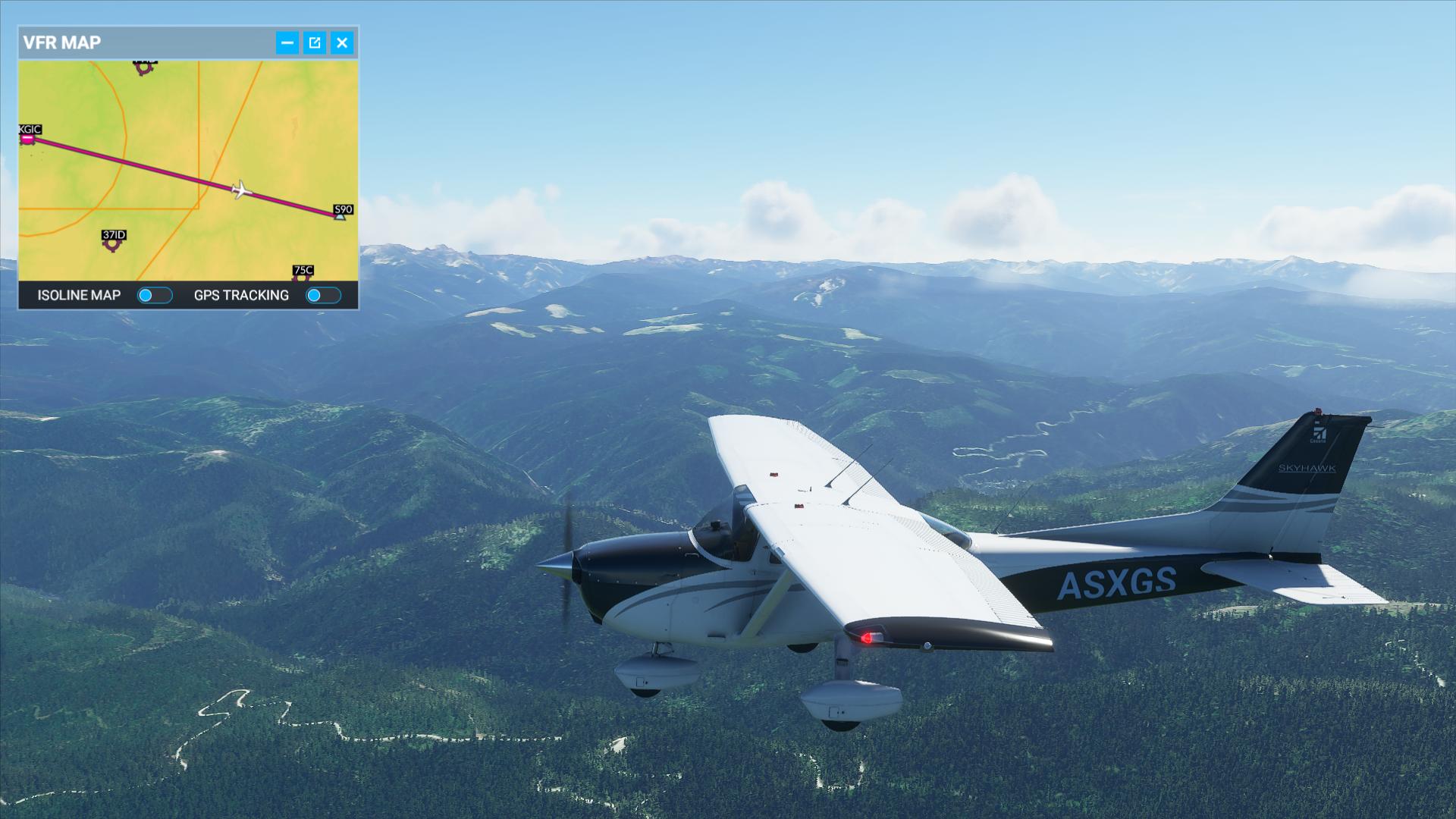This screenshot has width=1456, height=819.
Task: Select the KGIC airport marker
Action: (28, 139)
